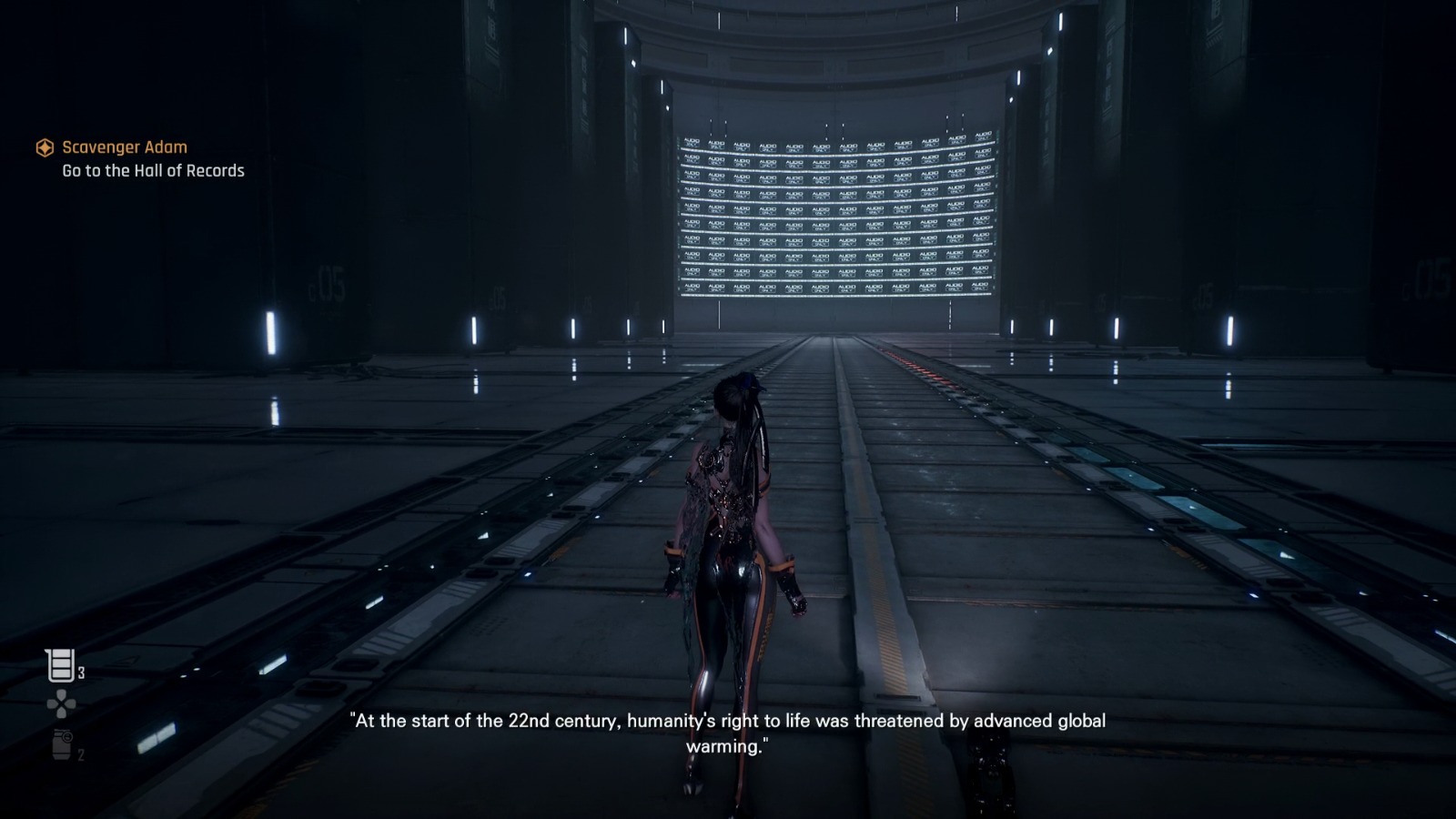Click the subtitle text about the 22nd century
The height and width of the screenshot is (819, 1456).
click(x=726, y=724)
